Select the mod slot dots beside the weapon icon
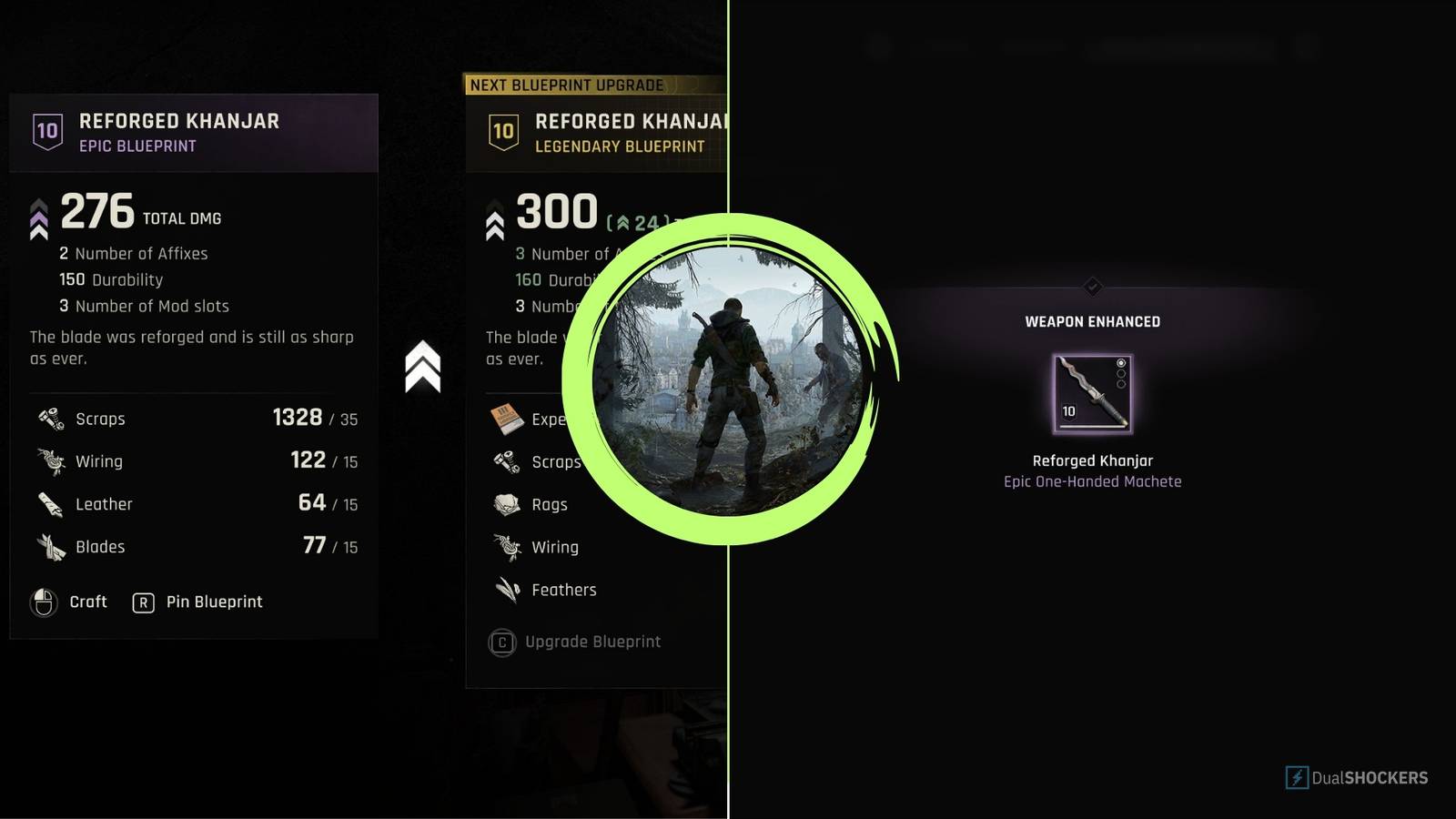The width and height of the screenshot is (1456, 819). (x=1120, y=372)
